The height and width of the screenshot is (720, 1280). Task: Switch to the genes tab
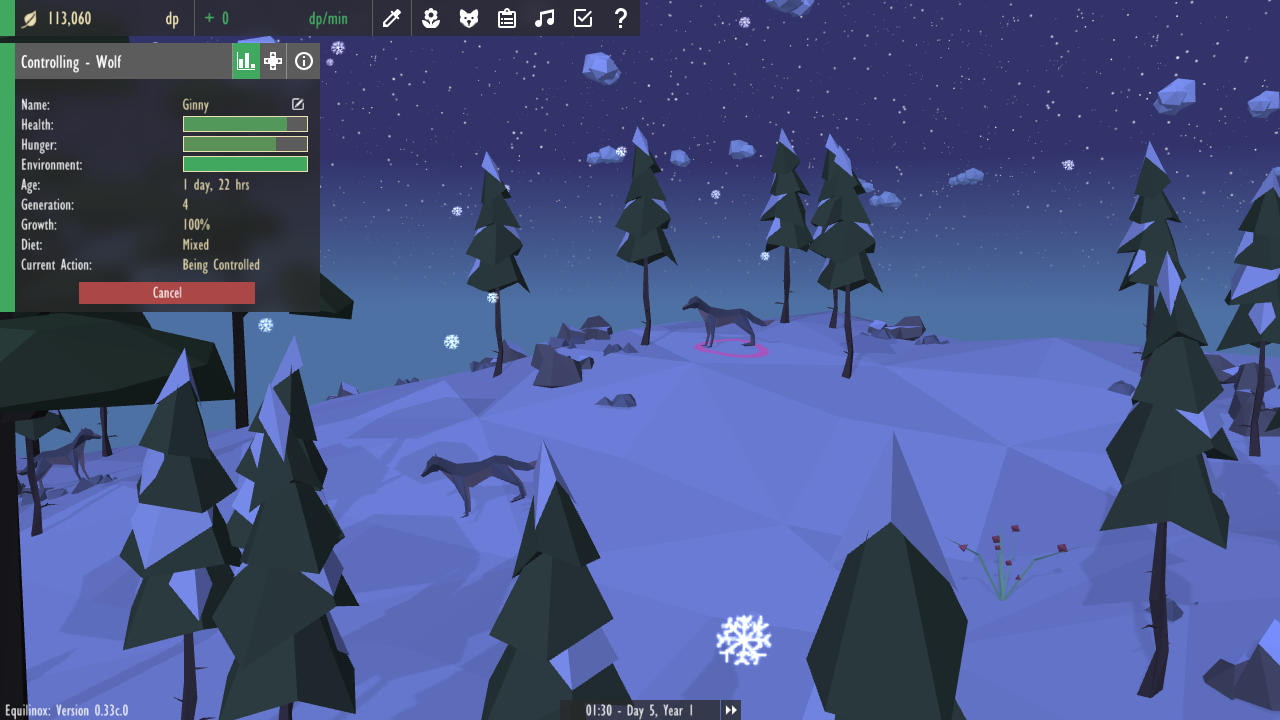pyautogui.click(x=273, y=62)
